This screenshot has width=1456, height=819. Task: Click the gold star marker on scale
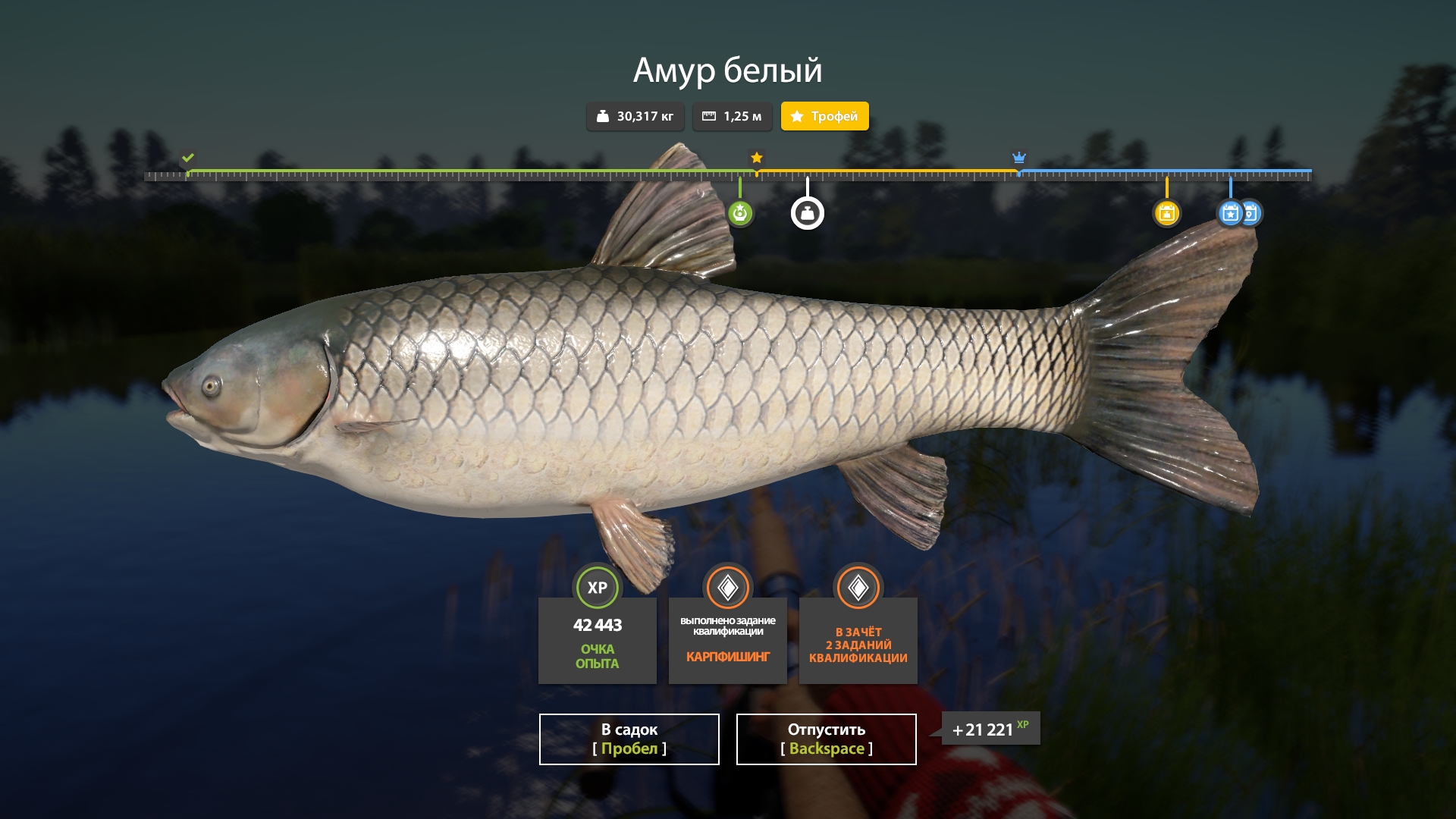pos(757,158)
